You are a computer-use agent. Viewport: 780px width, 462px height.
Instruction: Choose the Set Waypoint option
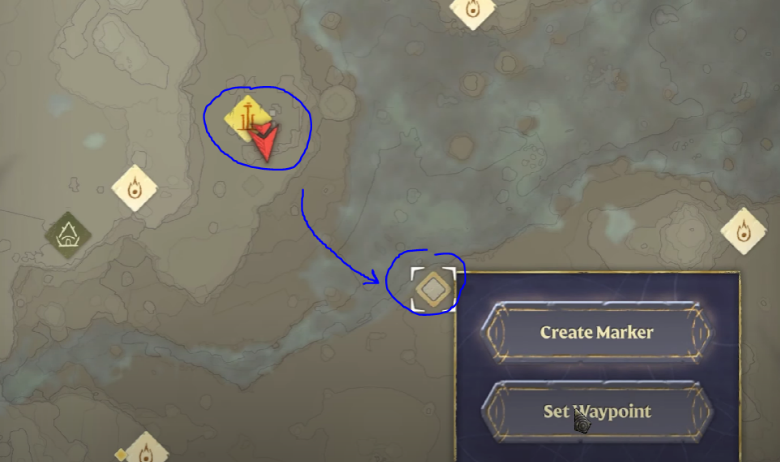[597, 411]
